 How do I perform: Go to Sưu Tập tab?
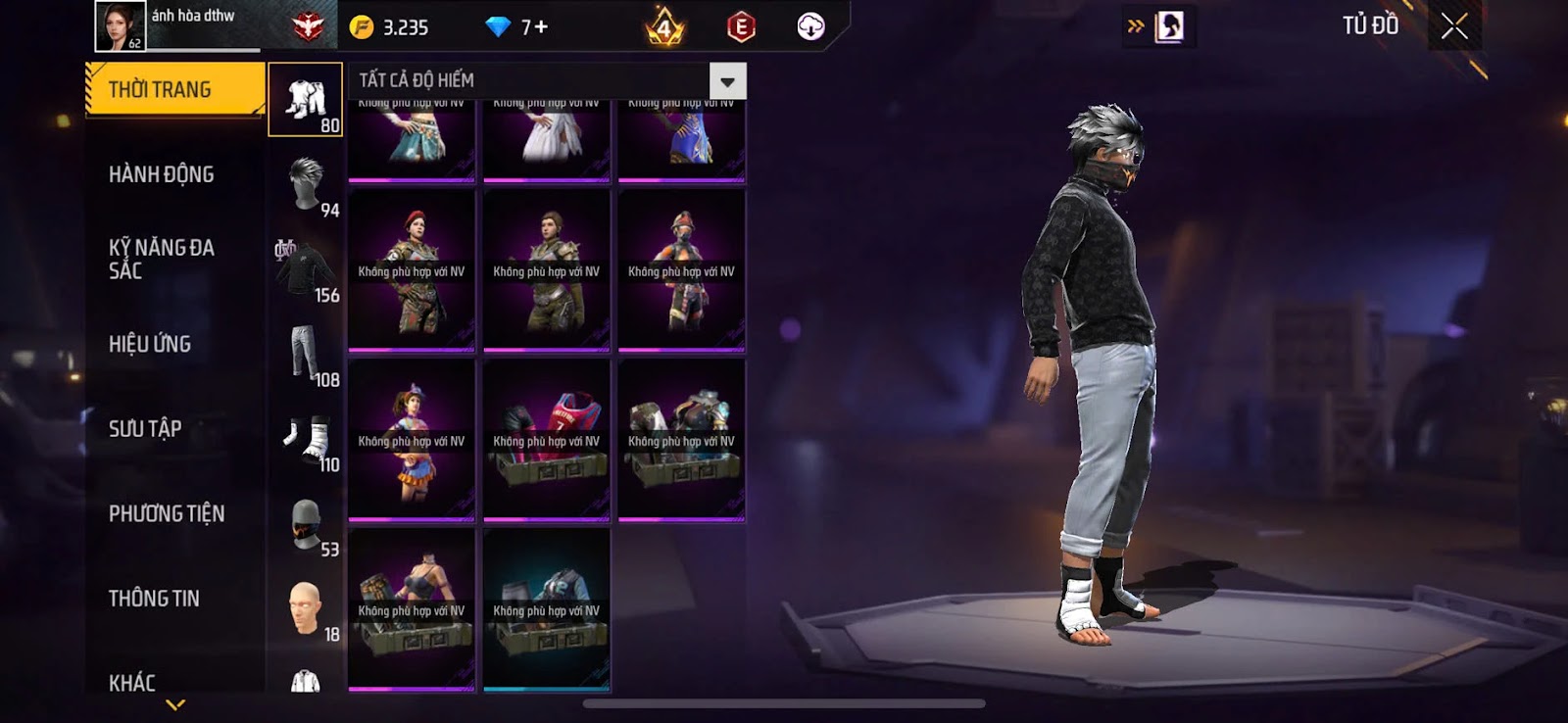point(145,429)
